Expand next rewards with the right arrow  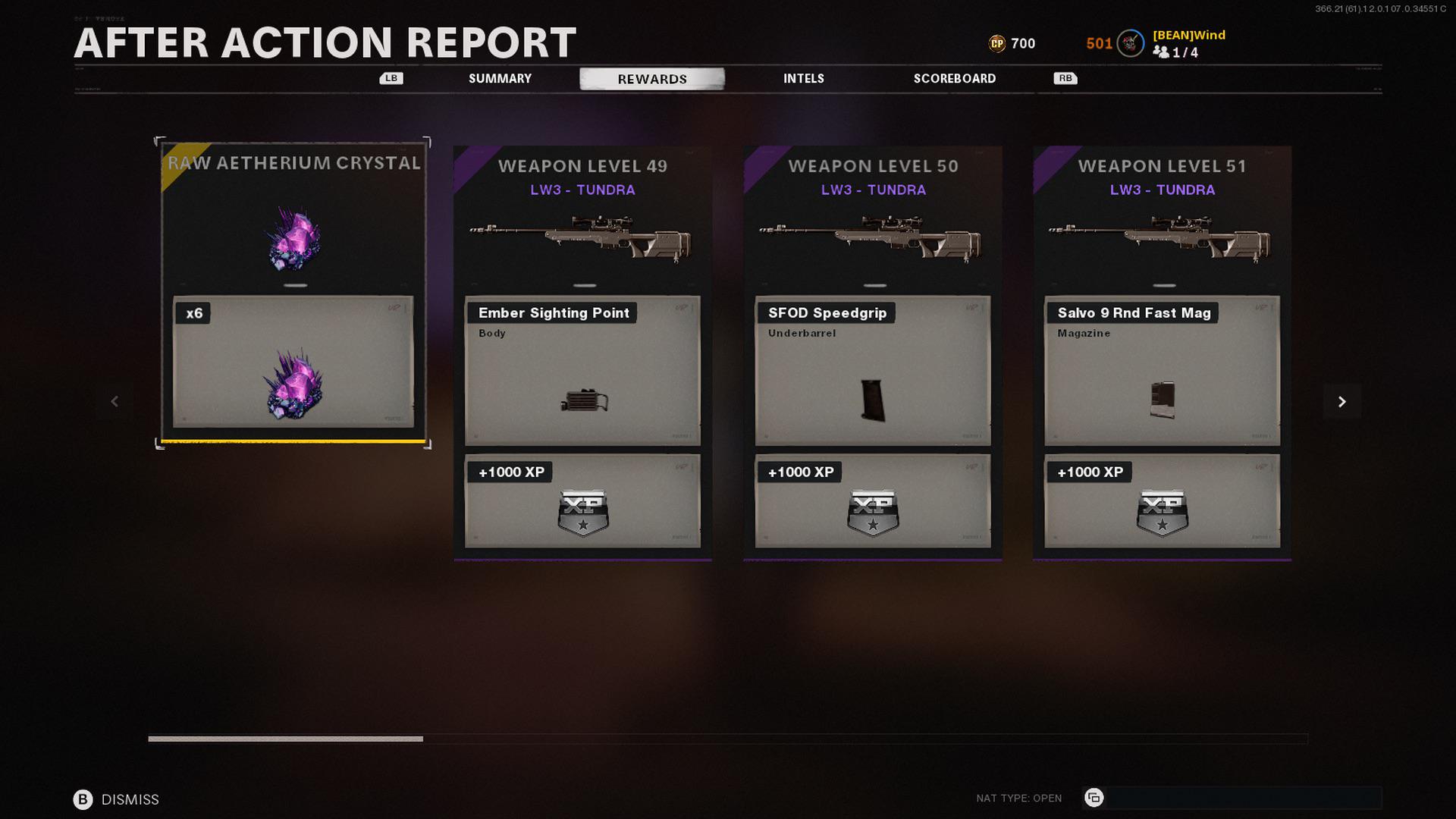[x=1341, y=401]
